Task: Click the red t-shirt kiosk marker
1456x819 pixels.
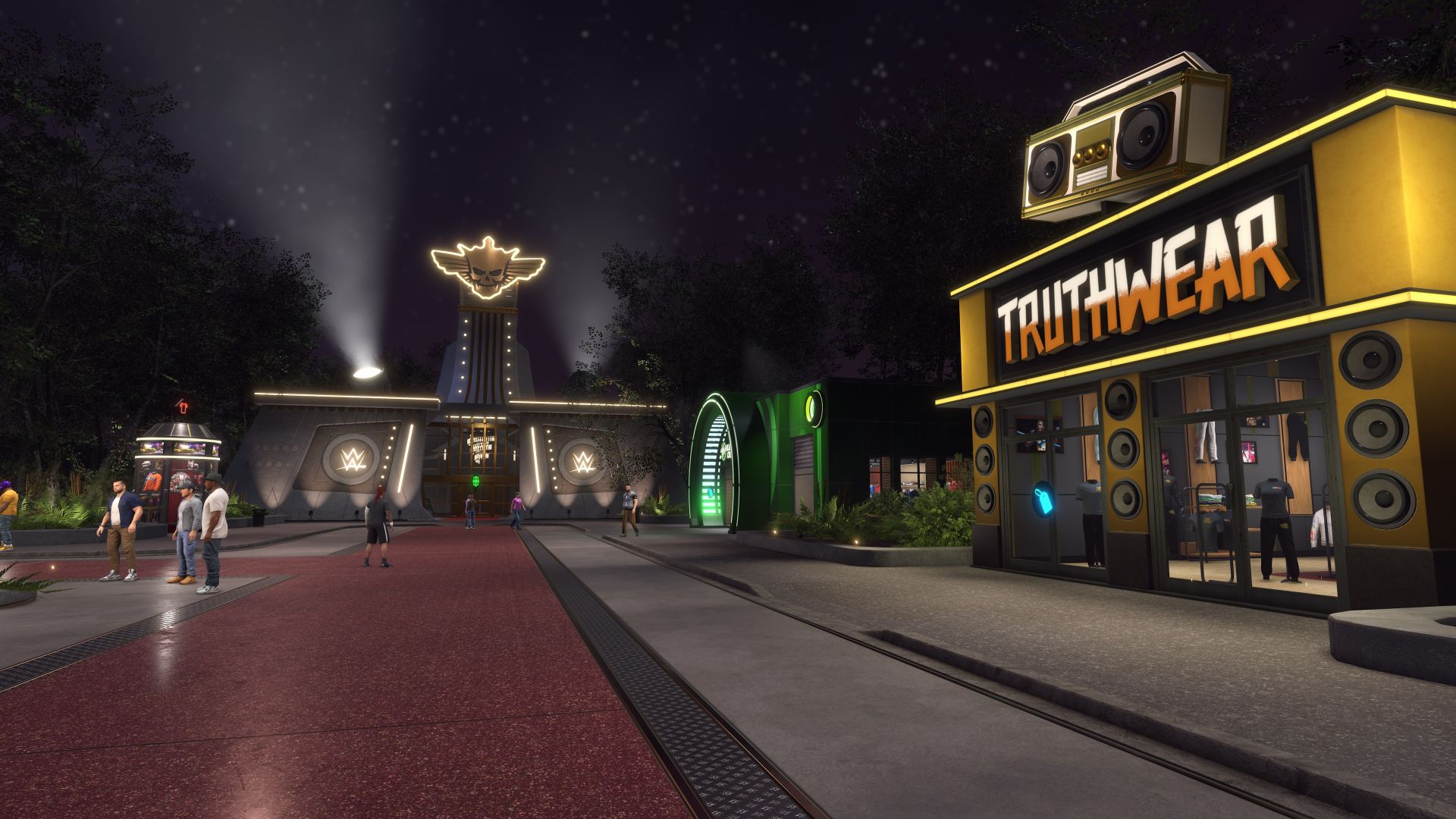Action: [x=181, y=405]
